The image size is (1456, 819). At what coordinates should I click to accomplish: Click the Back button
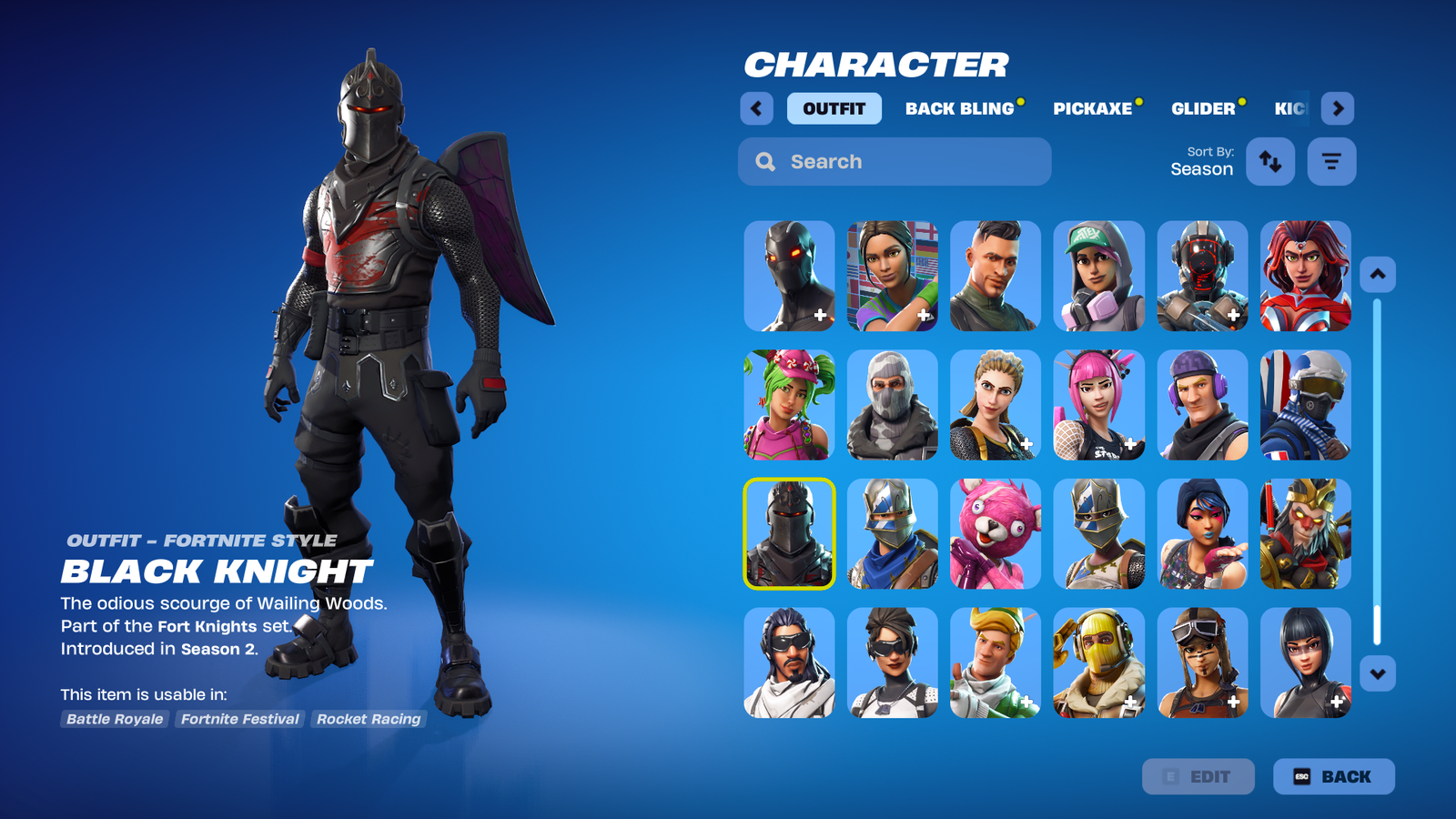[1334, 776]
